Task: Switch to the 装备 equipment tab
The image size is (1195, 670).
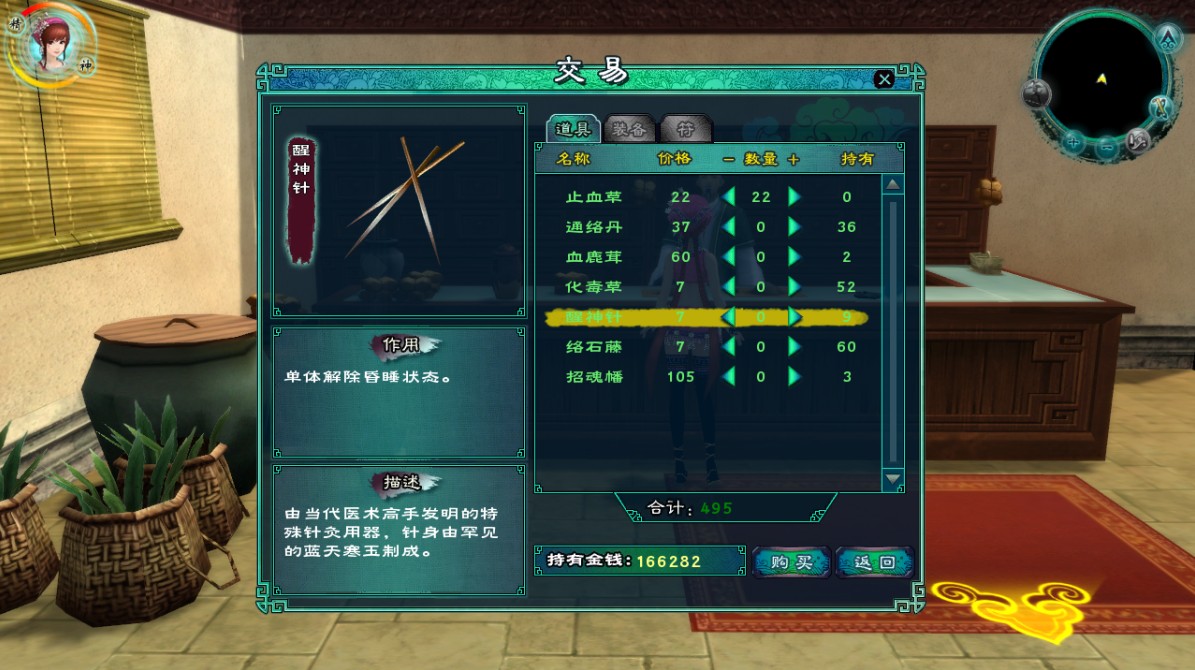Action: [630, 129]
